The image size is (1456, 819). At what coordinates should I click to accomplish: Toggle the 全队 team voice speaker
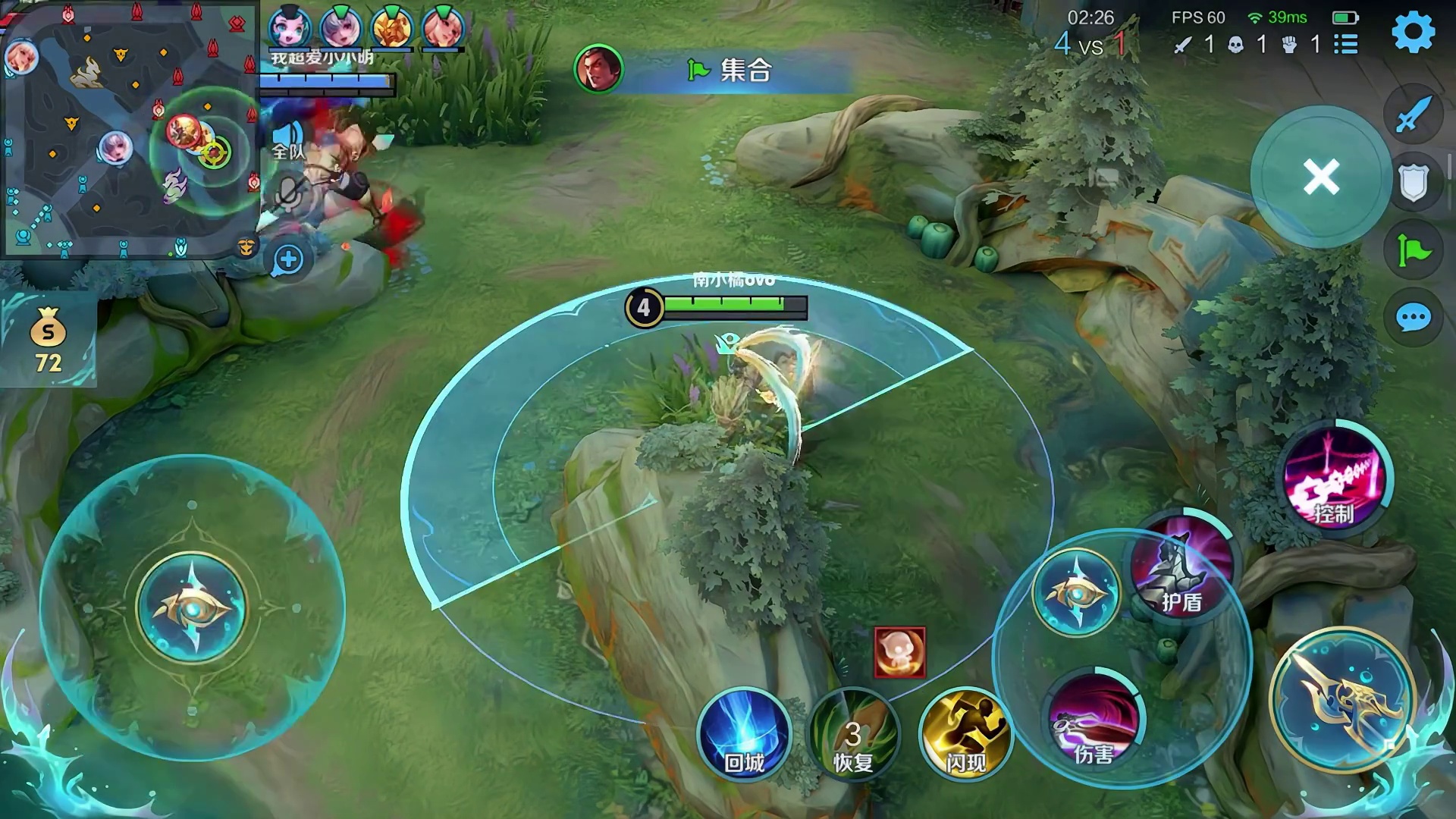[x=287, y=140]
